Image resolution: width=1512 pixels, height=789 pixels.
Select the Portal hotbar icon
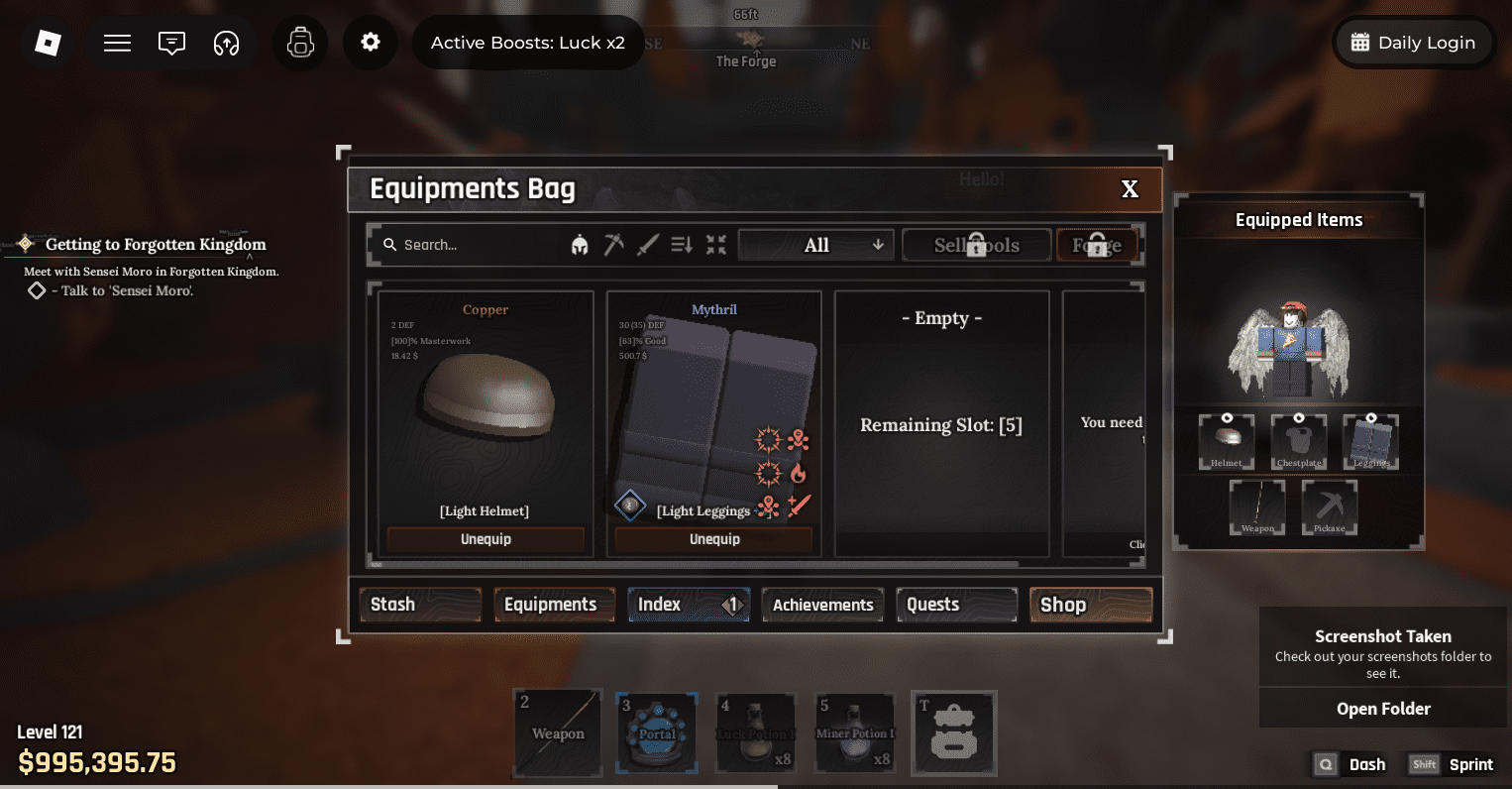click(656, 733)
